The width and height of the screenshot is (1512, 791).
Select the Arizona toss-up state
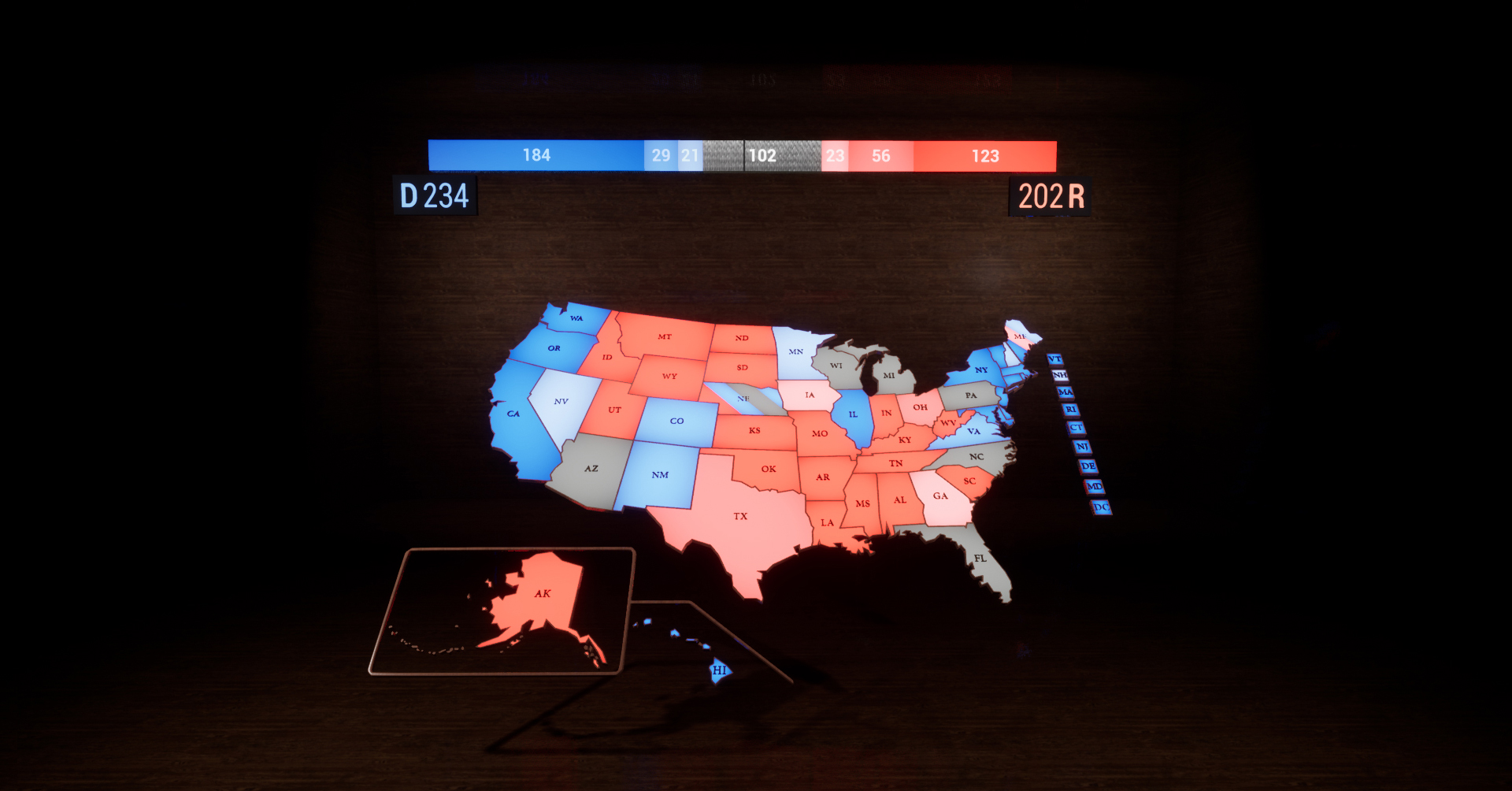click(591, 469)
